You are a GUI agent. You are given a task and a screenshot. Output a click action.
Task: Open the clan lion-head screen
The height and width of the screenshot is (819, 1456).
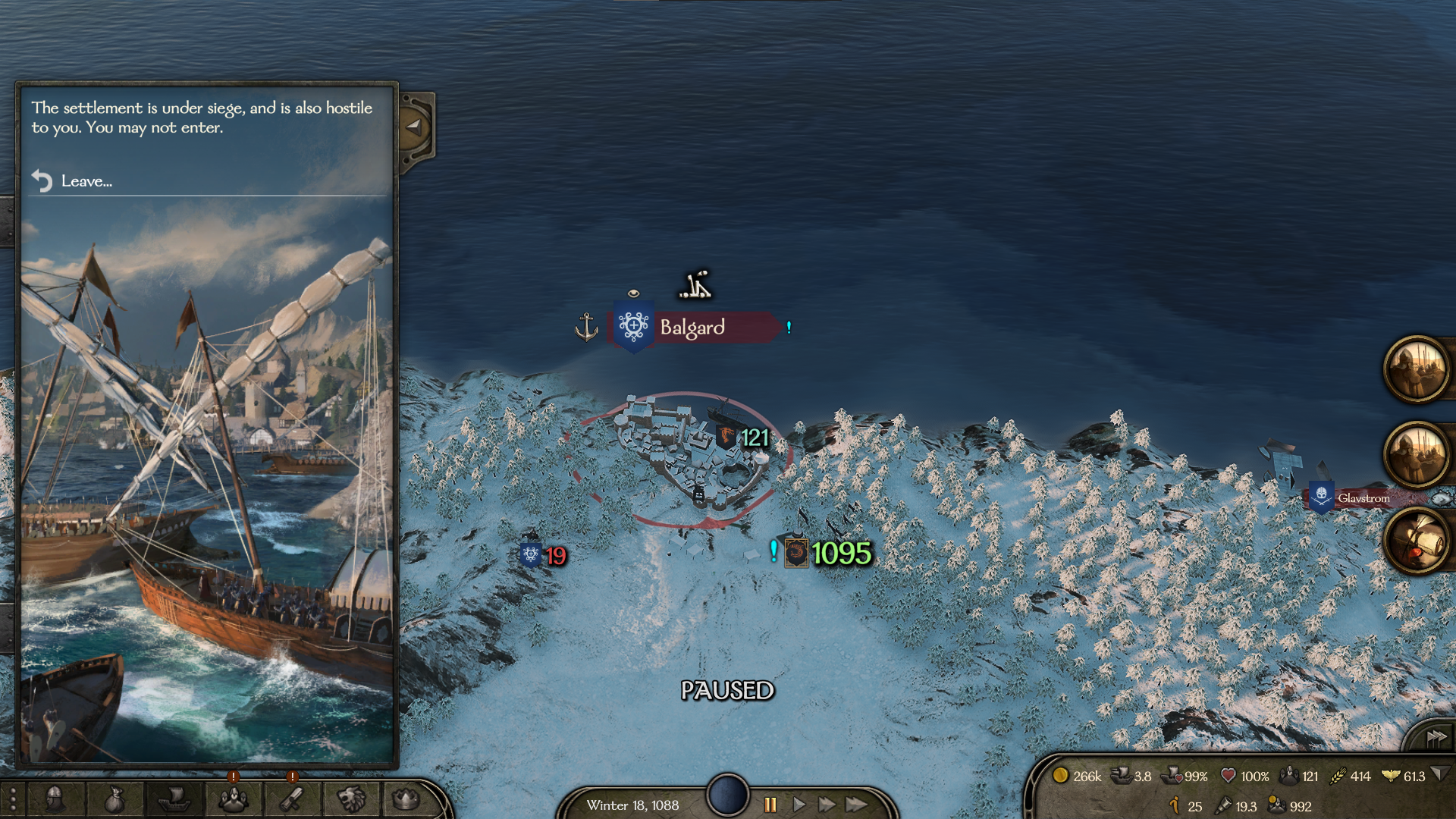350,799
